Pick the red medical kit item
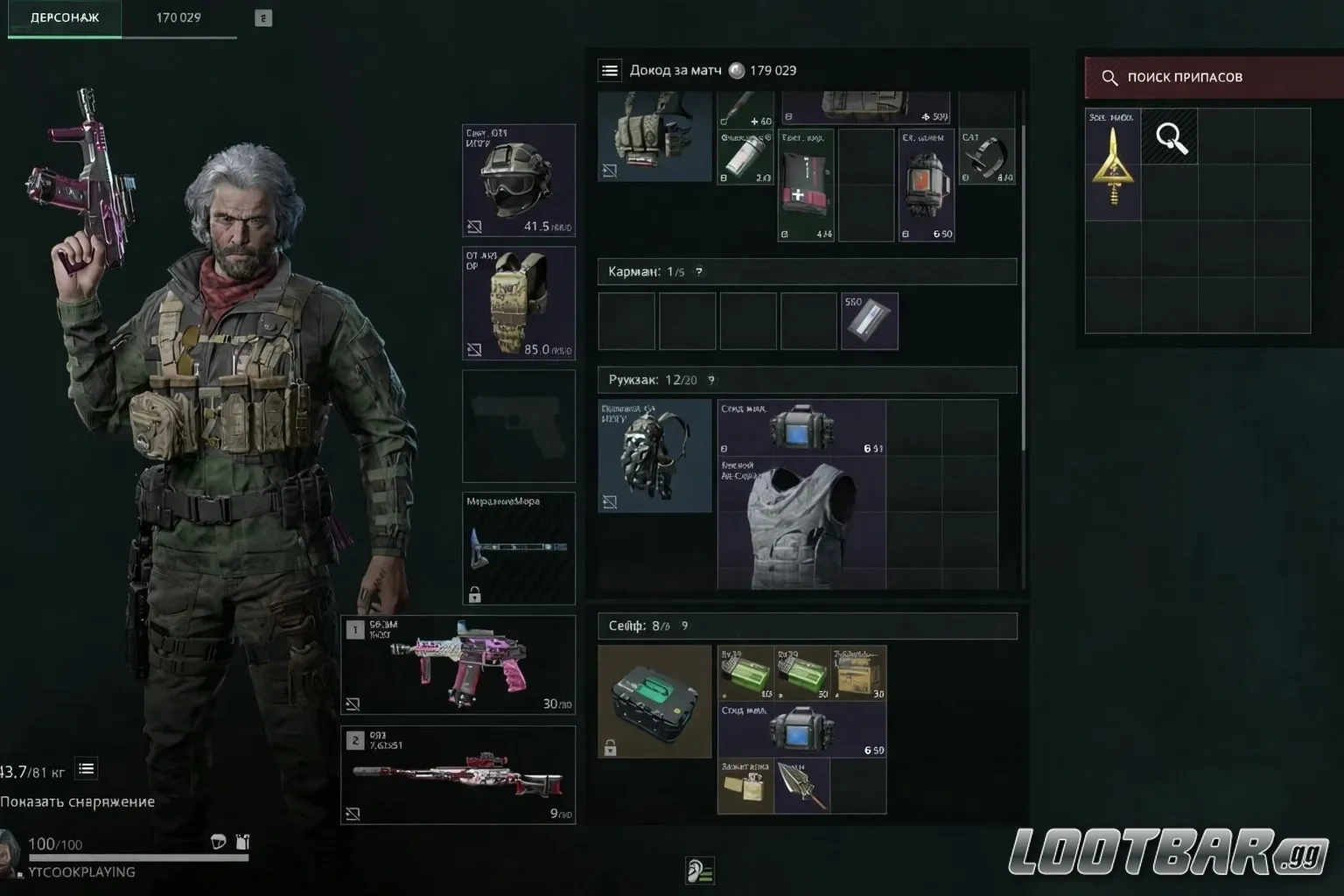Viewport: 1344px width, 896px height. click(x=805, y=185)
